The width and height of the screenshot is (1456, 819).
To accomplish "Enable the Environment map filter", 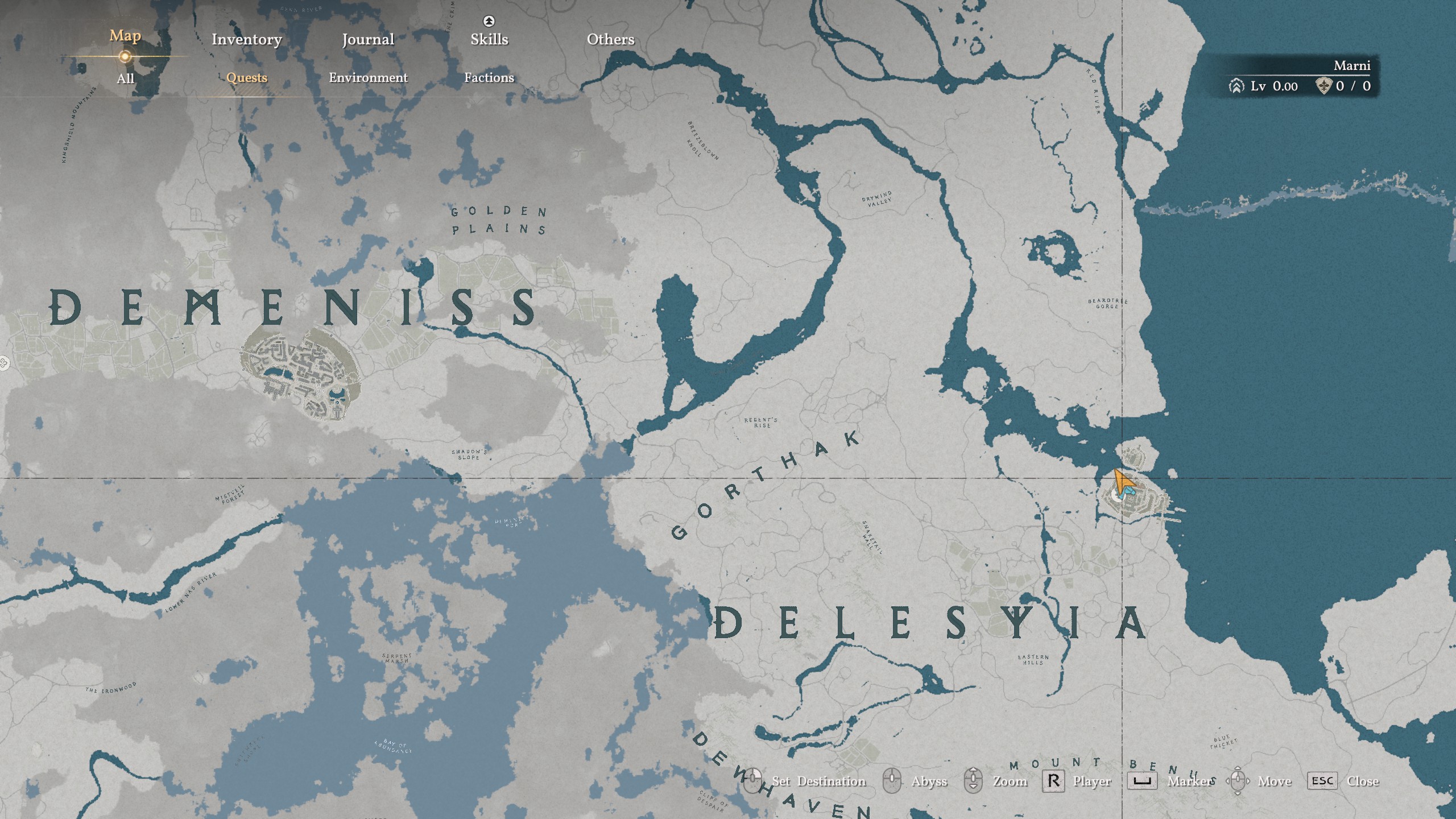I will click(x=368, y=77).
